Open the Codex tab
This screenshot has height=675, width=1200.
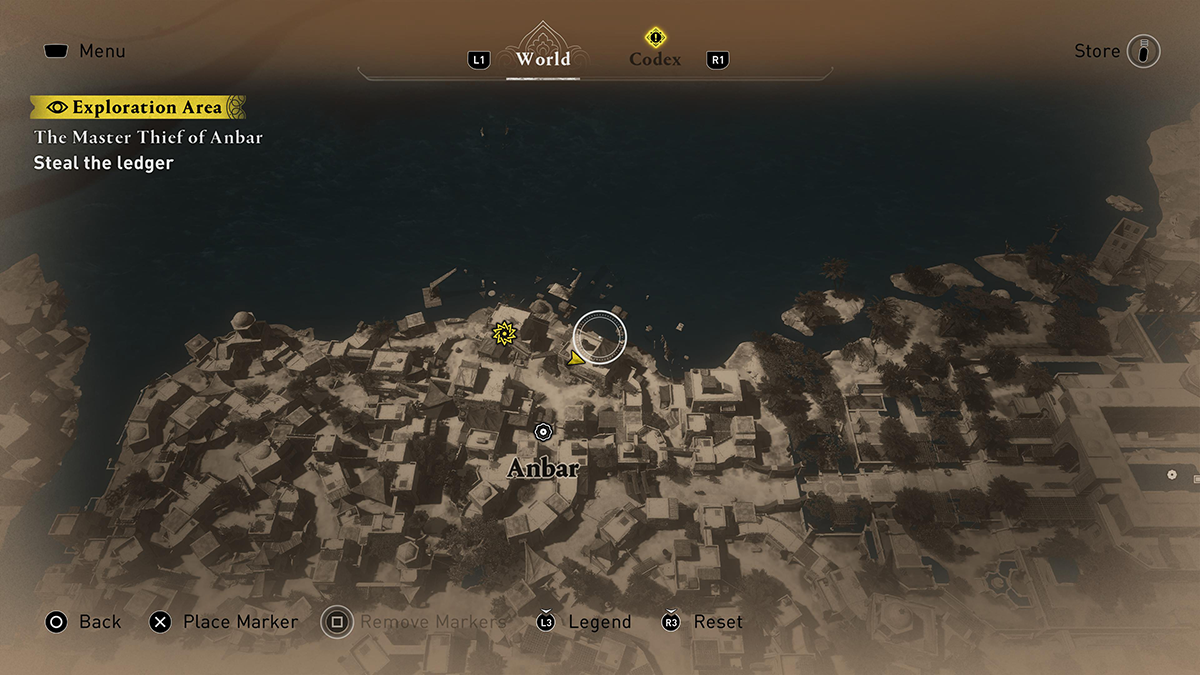(x=655, y=58)
